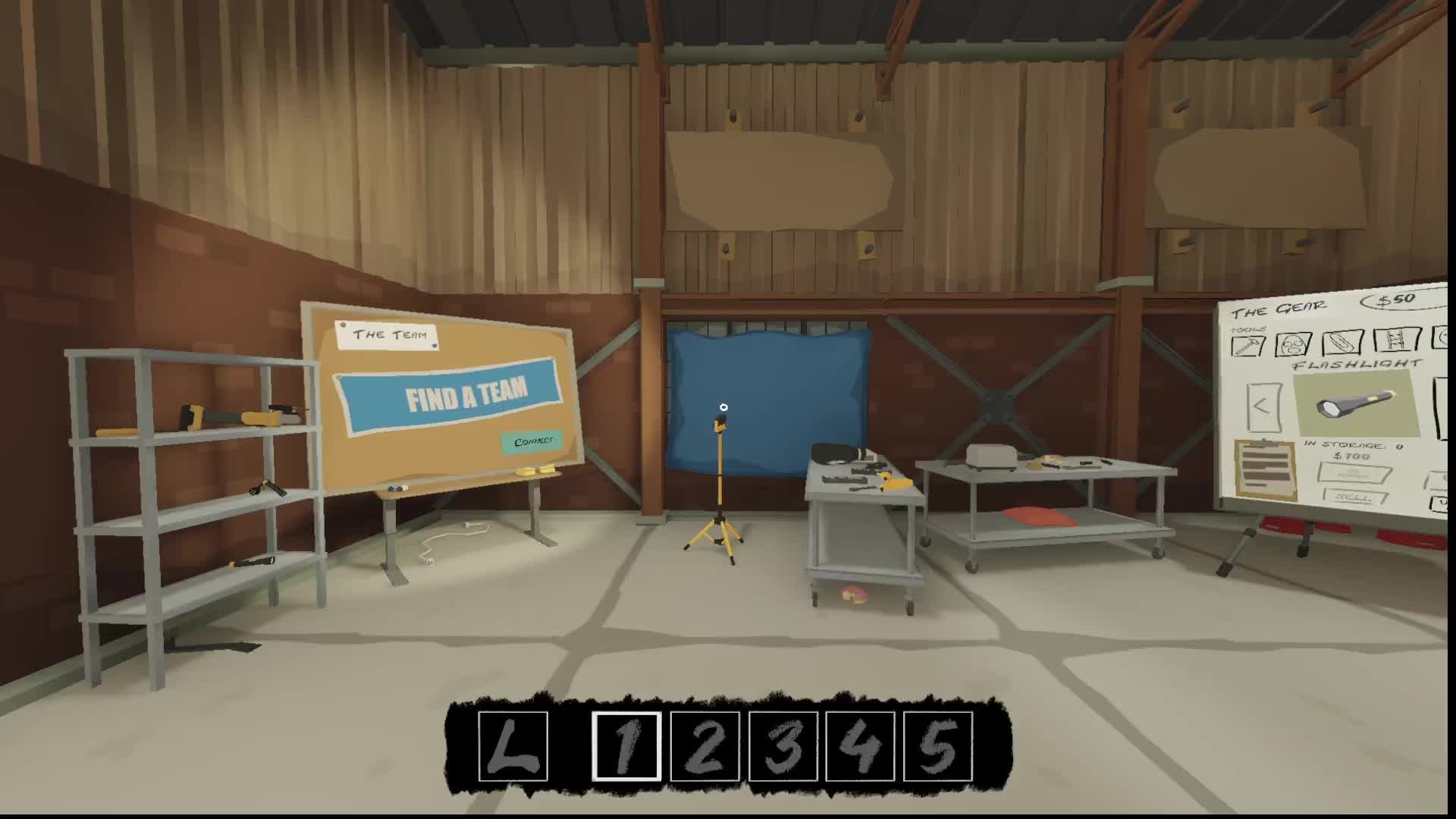The height and width of the screenshot is (819, 1456).
Task: Click the mask gear category icon
Action: coord(1292,343)
